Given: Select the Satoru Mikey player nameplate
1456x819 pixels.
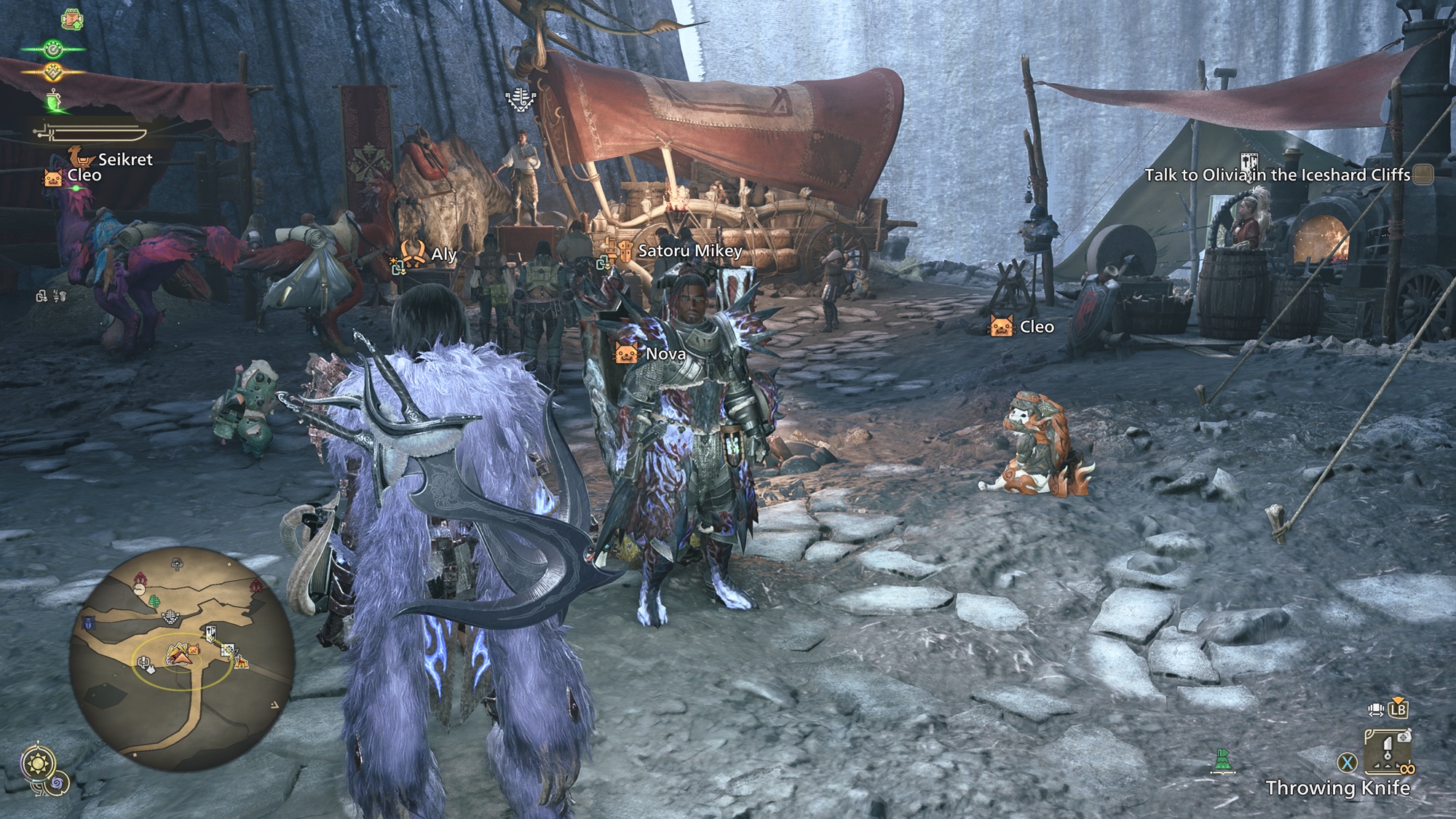Looking at the screenshot, I should (x=689, y=251).
